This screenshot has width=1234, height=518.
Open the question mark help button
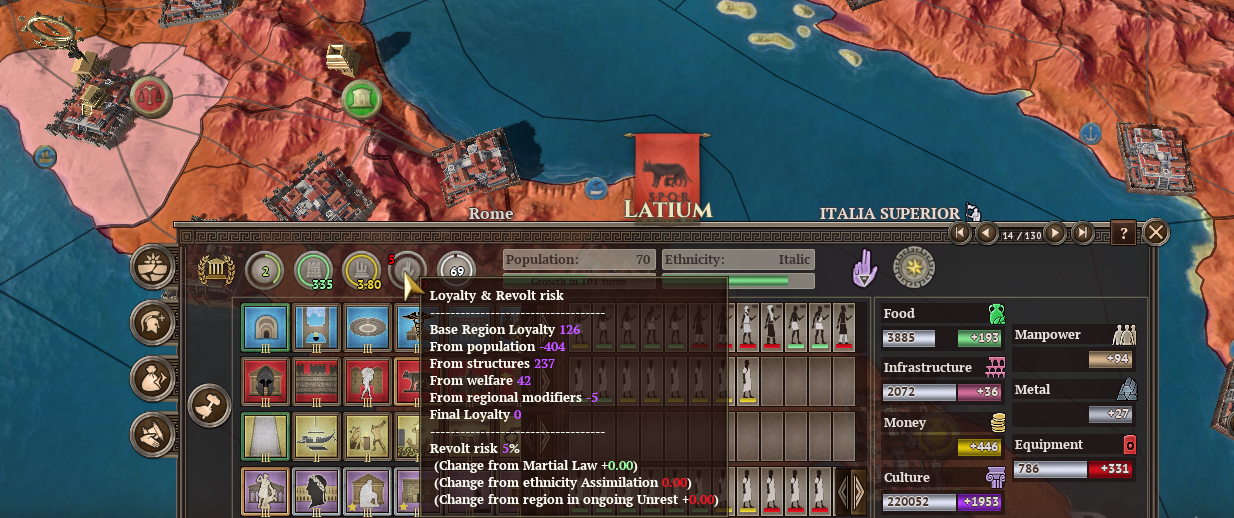coord(1123,234)
